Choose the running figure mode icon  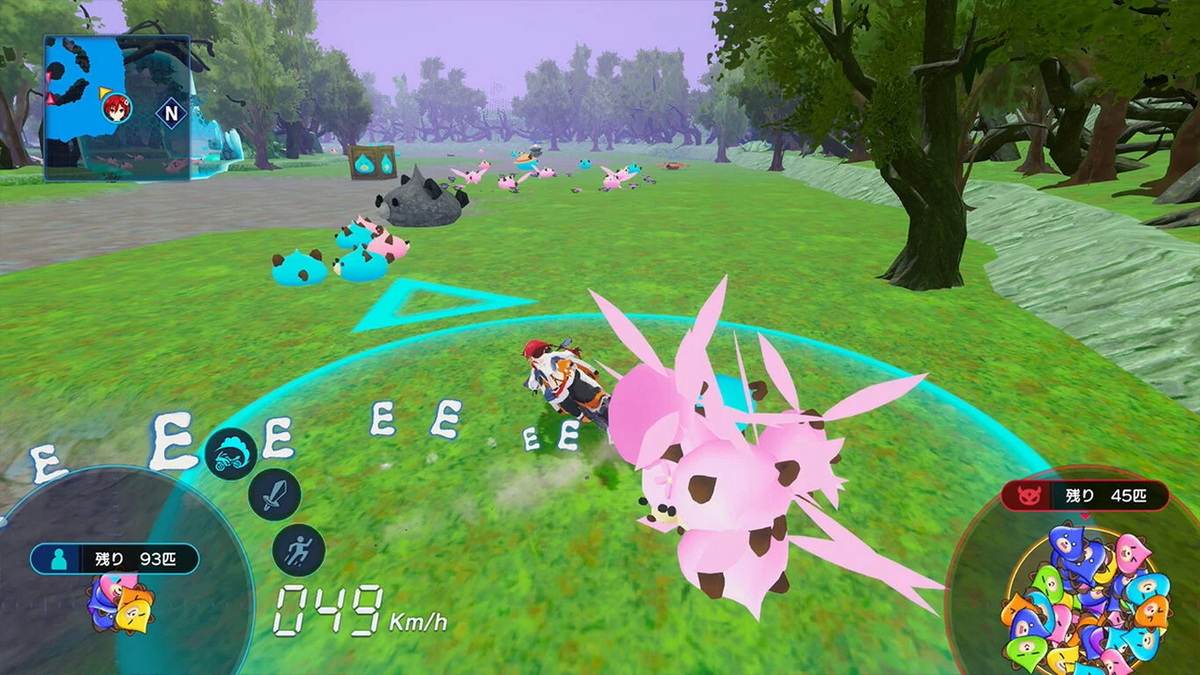pos(298,549)
